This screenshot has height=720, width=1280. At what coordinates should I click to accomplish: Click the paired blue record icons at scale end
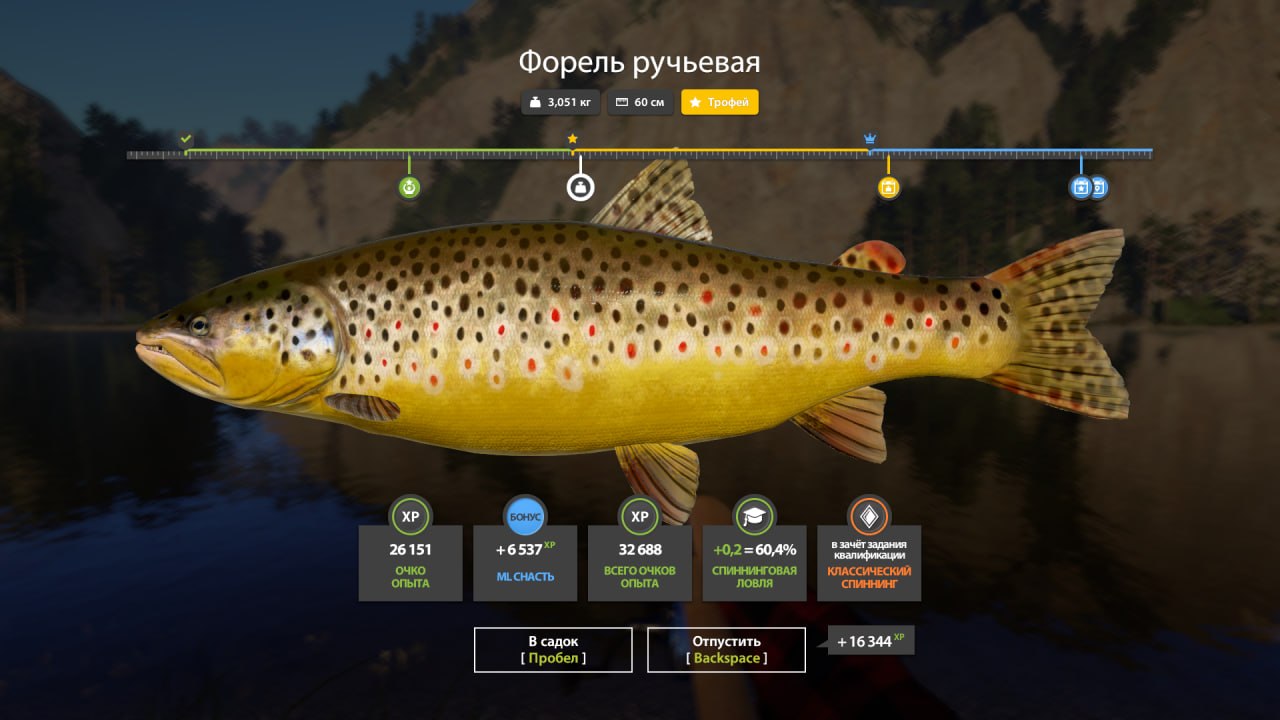[x=1088, y=186]
